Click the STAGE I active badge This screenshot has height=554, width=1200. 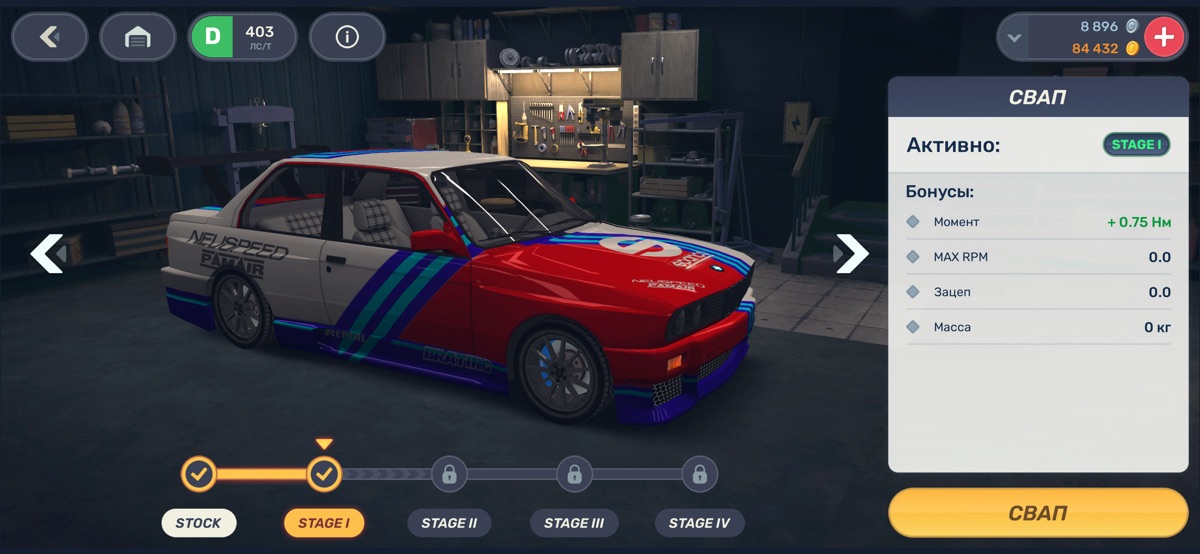(x=1136, y=145)
